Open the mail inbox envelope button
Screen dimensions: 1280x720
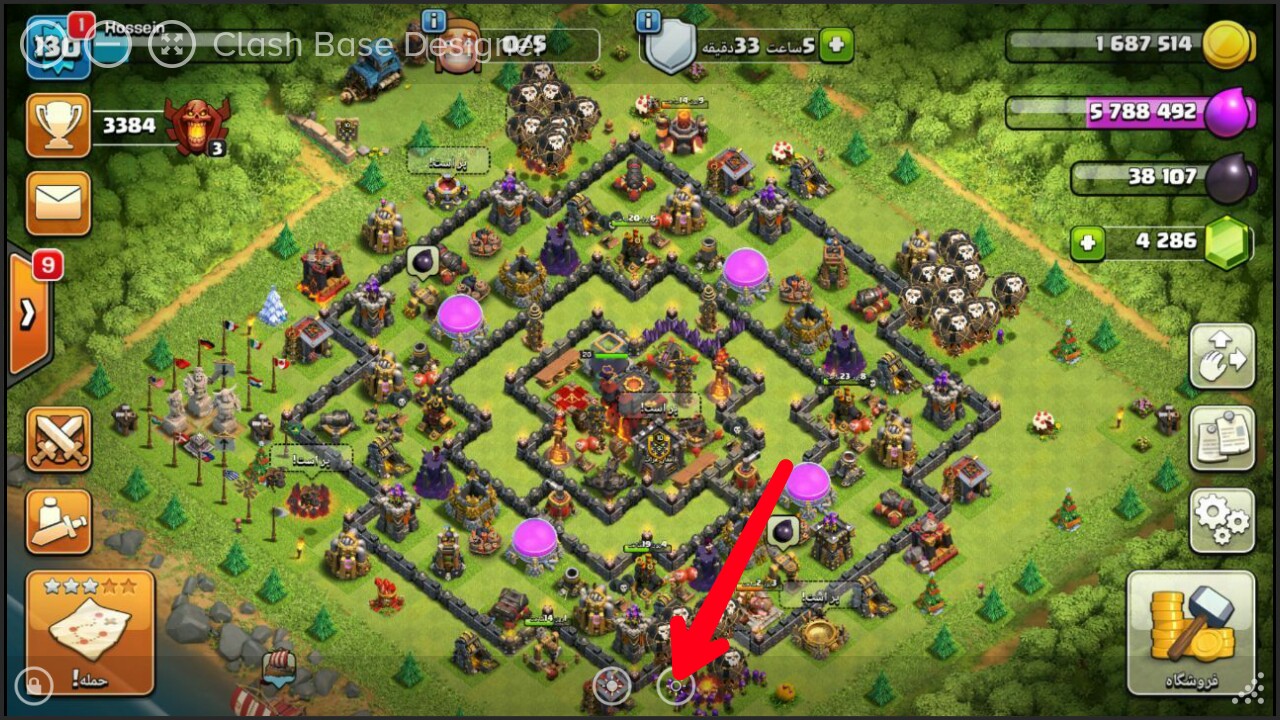pyautogui.click(x=58, y=203)
